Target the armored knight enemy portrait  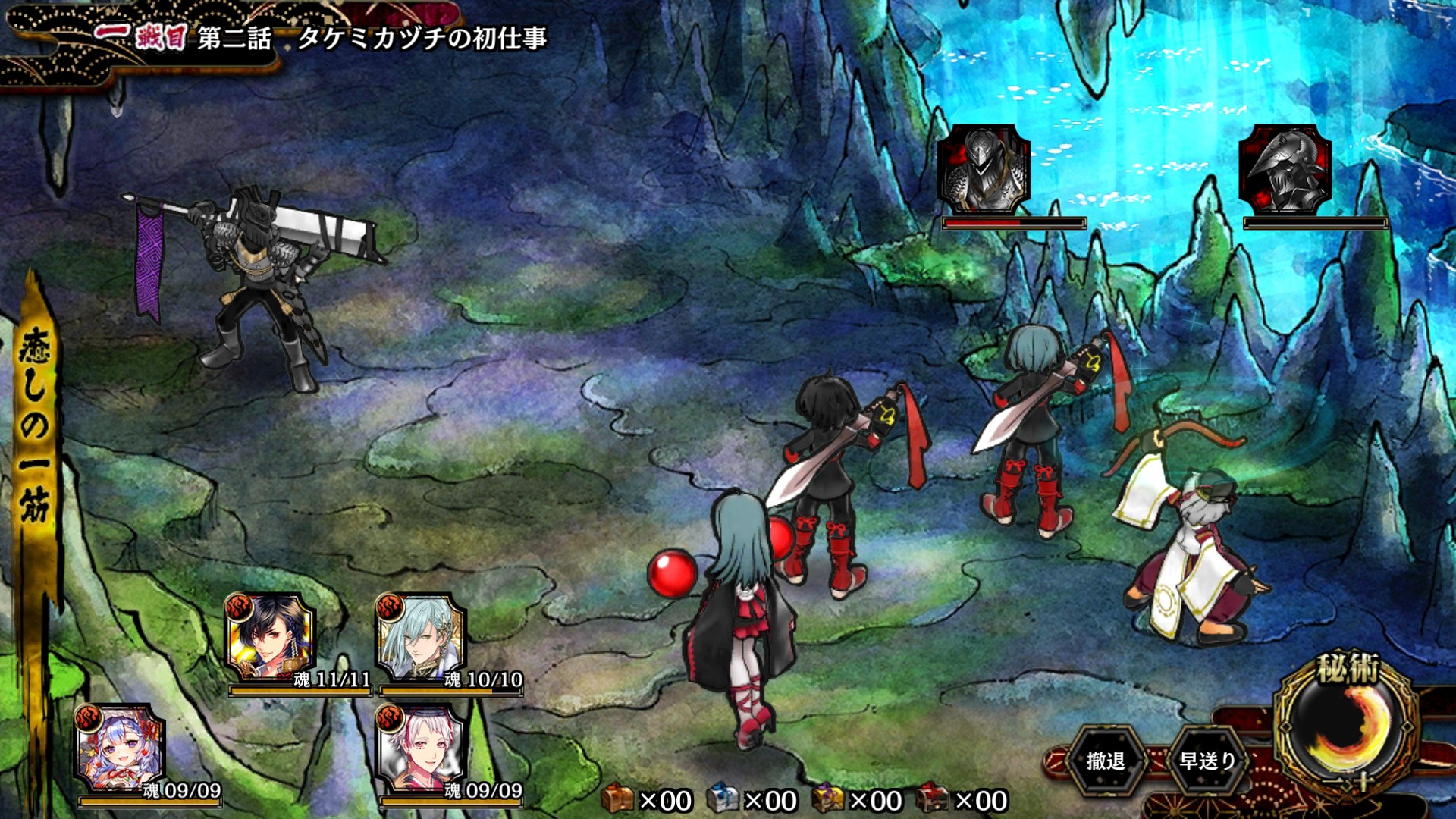(x=984, y=171)
